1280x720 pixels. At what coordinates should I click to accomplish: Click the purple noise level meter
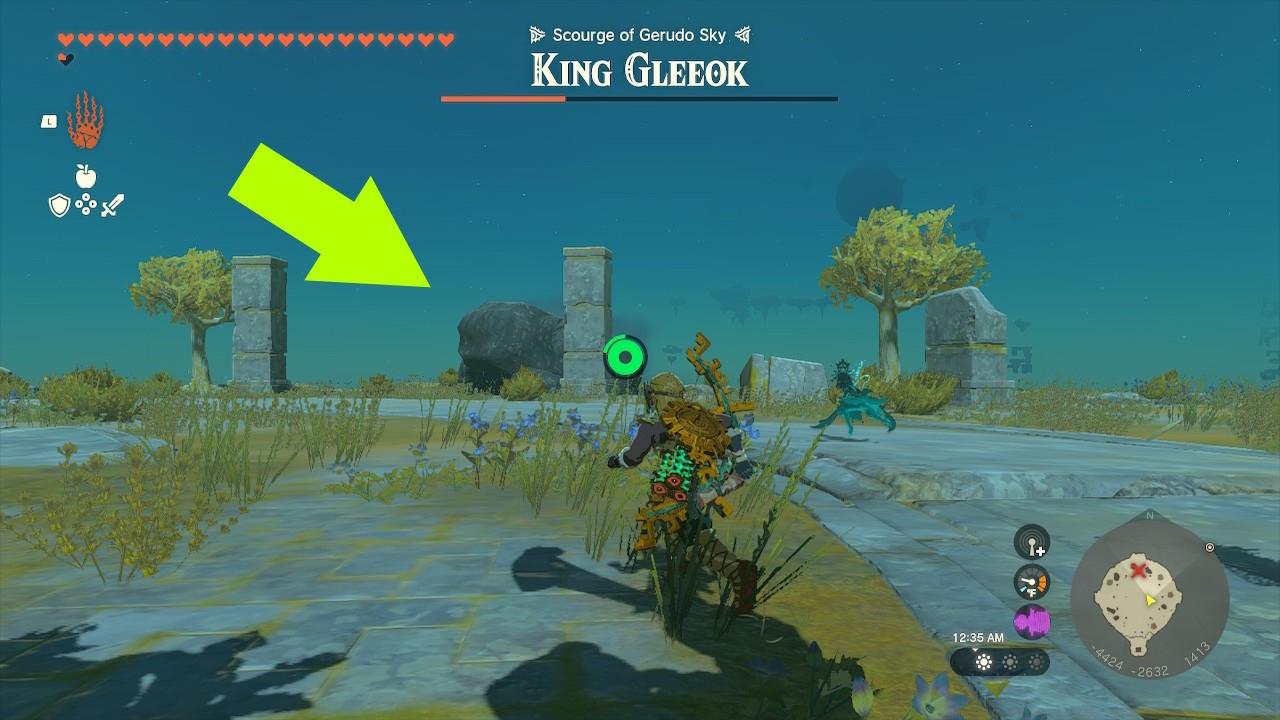click(1031, 620)
